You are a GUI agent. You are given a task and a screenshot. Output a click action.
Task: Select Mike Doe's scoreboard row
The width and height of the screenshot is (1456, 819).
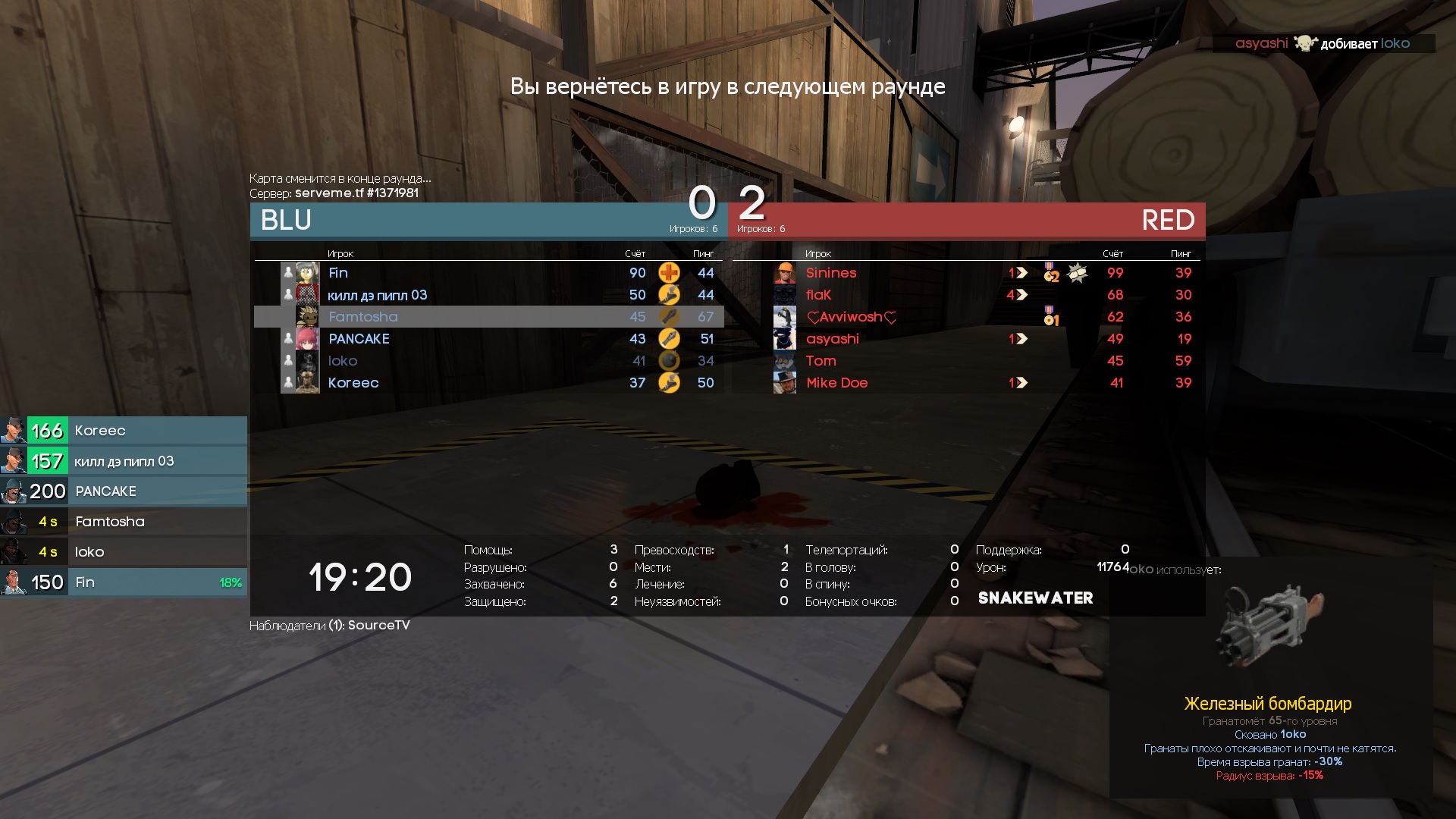click(836, 383)
